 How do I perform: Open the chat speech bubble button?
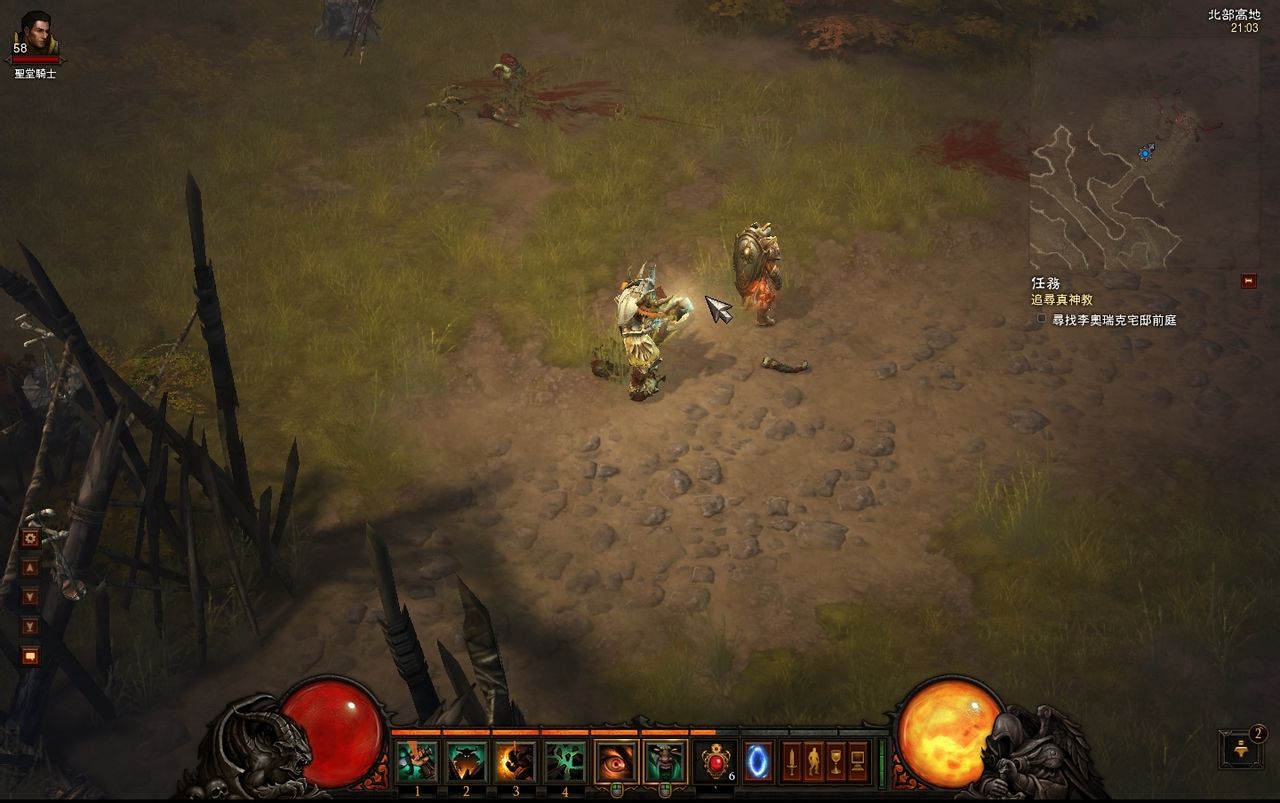(x=30, y=656)
